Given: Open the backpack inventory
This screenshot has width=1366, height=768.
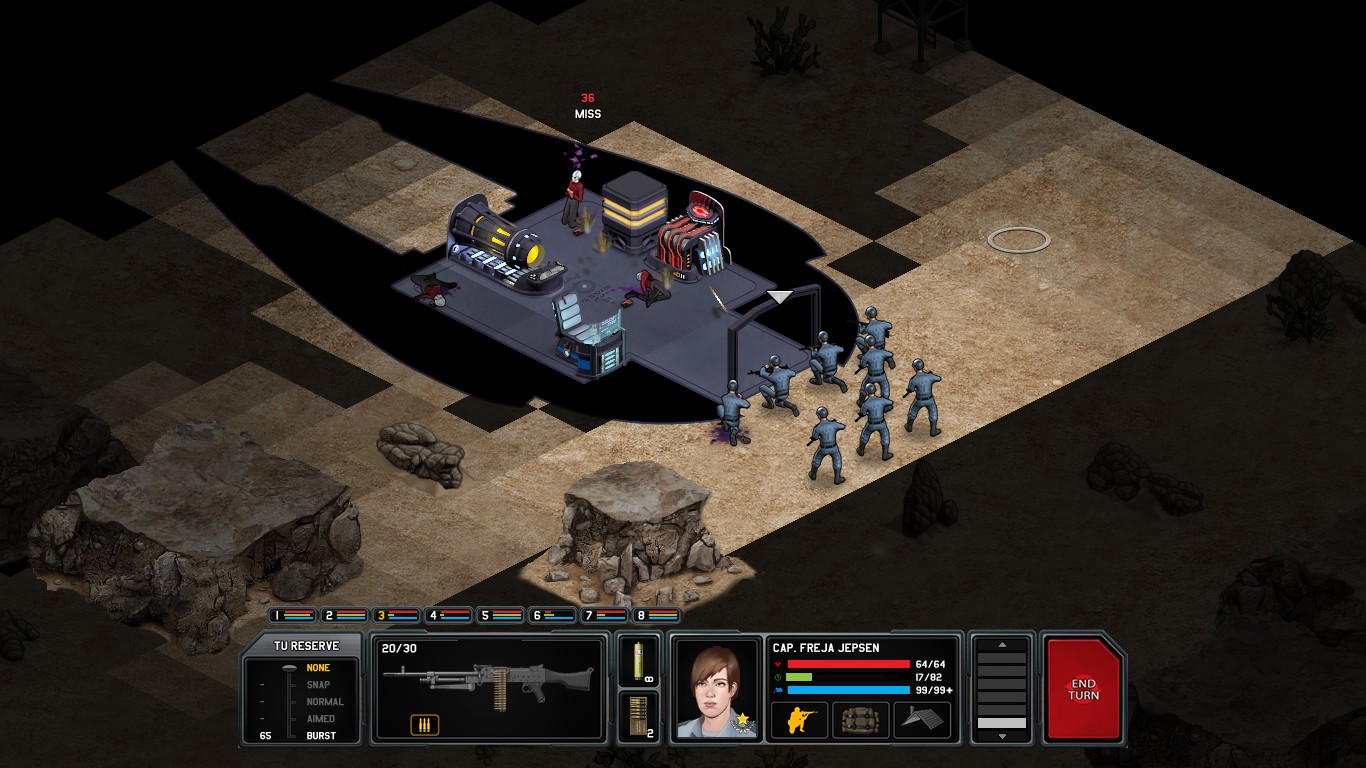Looking at the screenshot, I should [x=860, y=719].
